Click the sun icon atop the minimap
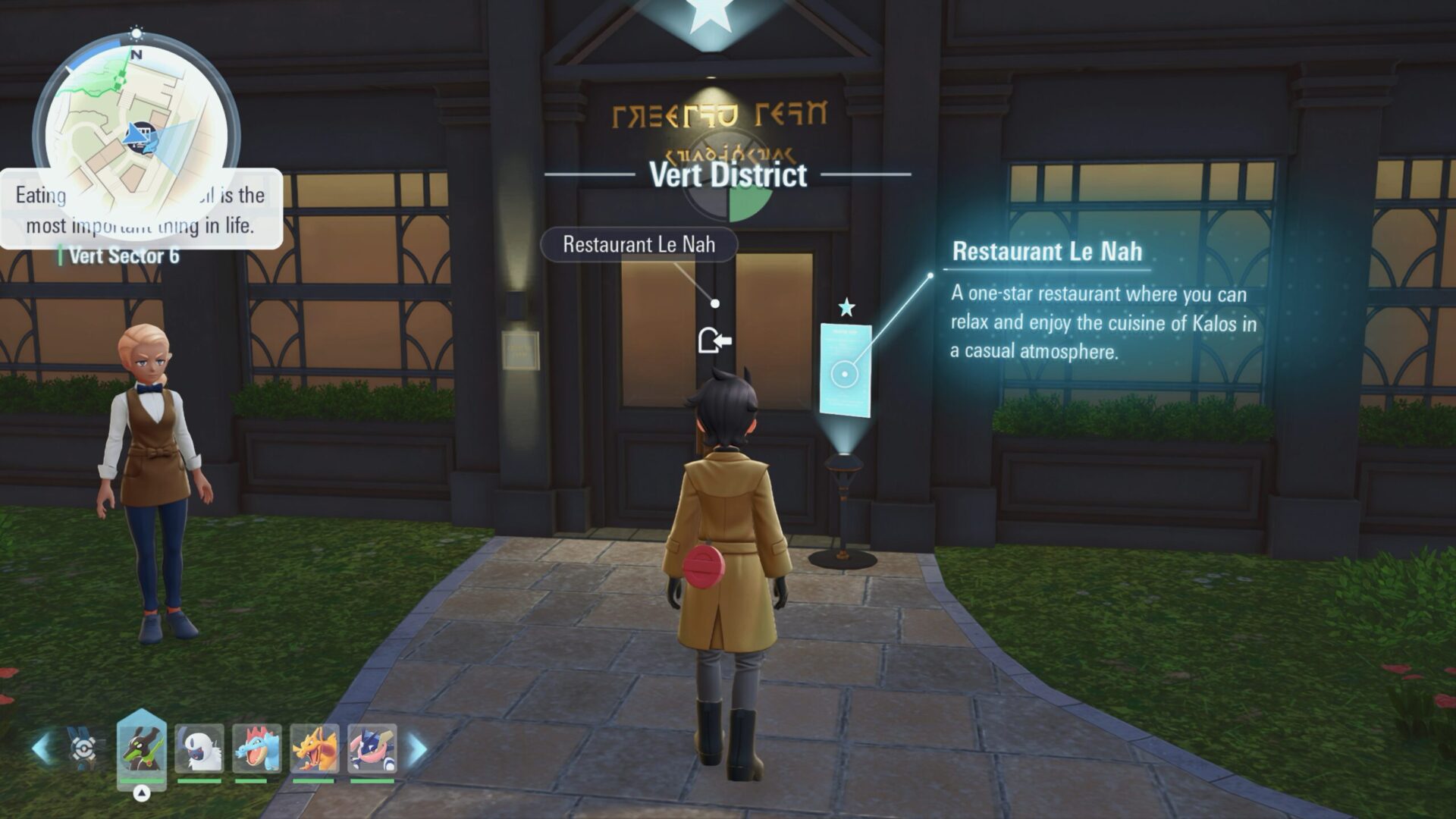Image resolution: width=1456 pixels, height=819 pixels. pos(136,33)
